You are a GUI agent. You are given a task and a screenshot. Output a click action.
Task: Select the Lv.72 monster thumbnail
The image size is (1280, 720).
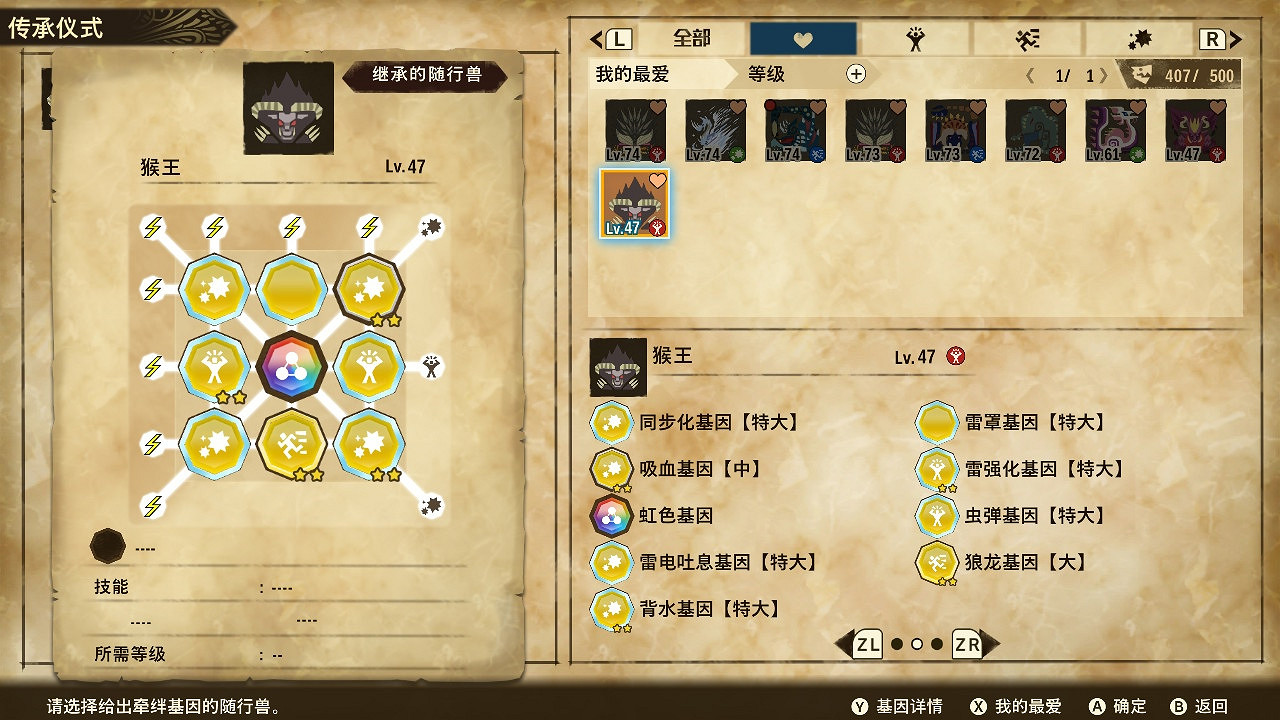click(x=1034, y=130)
